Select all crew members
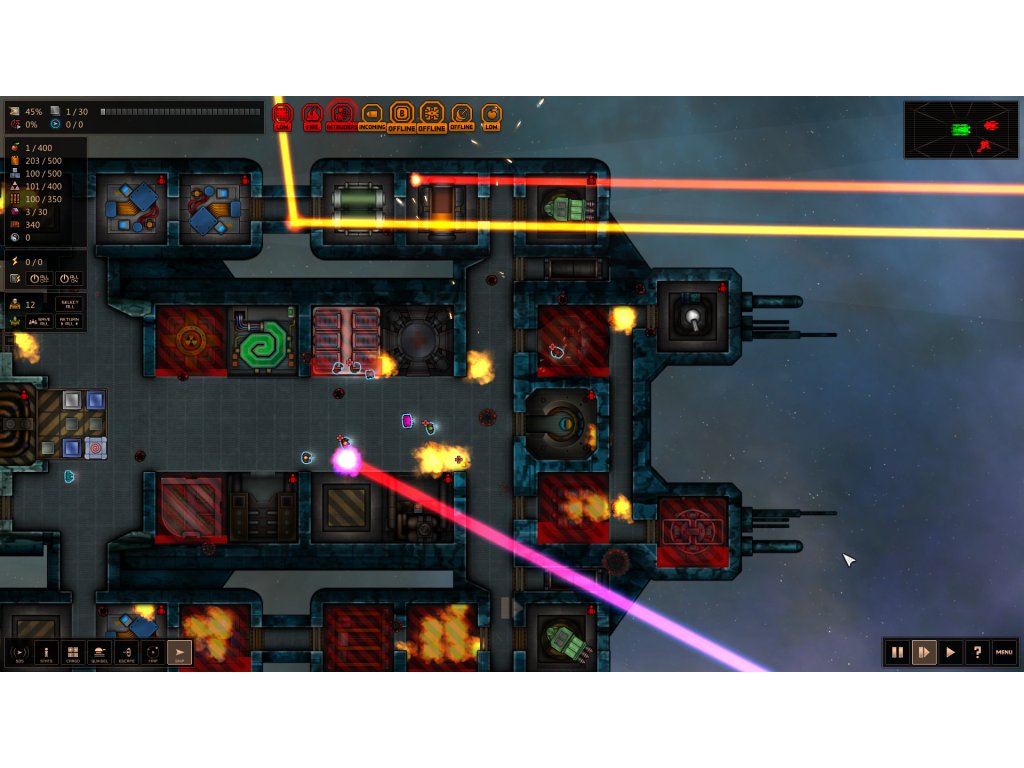 click(69, 304)
